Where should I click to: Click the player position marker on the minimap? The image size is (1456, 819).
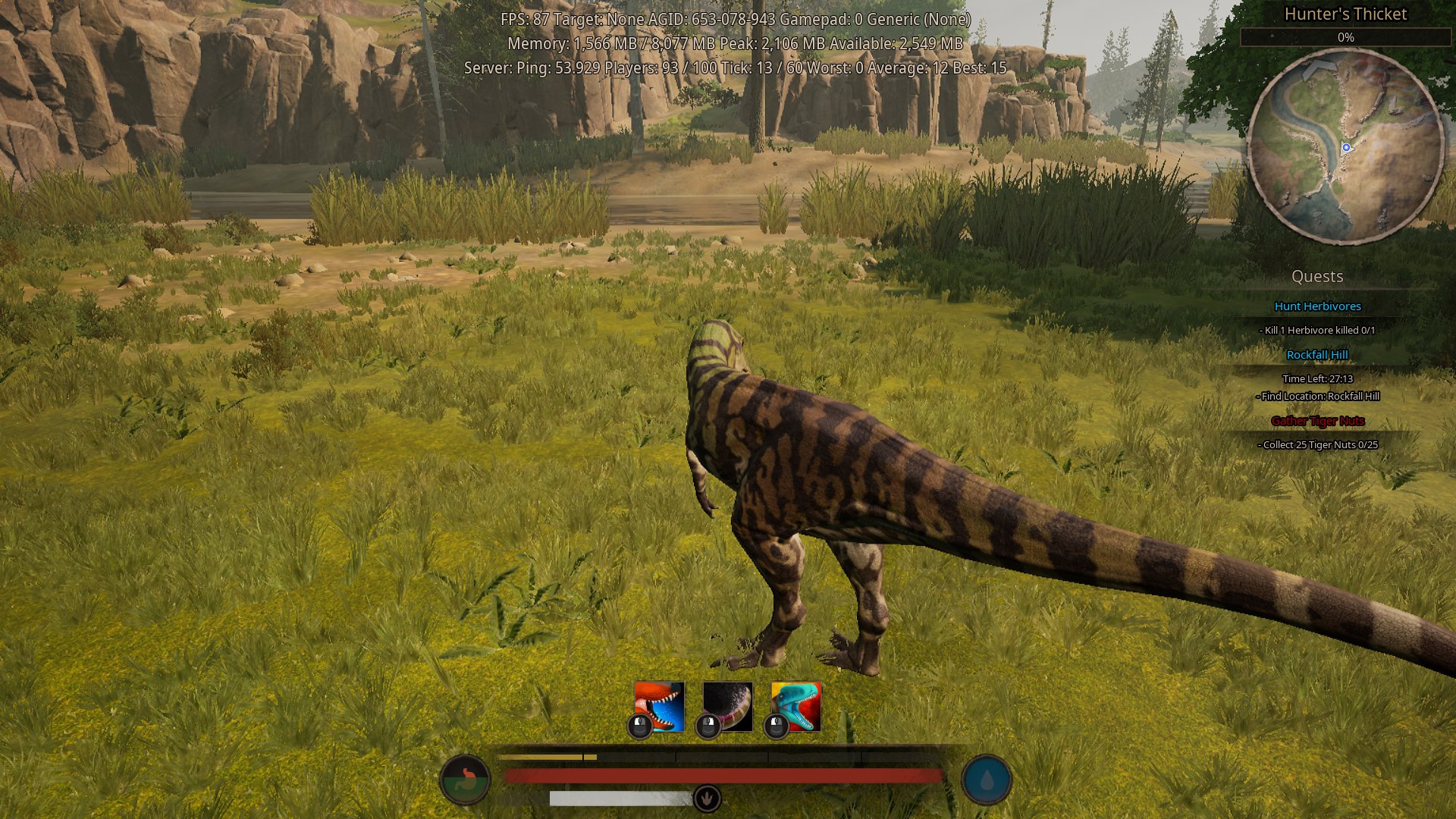point(1346,149)
